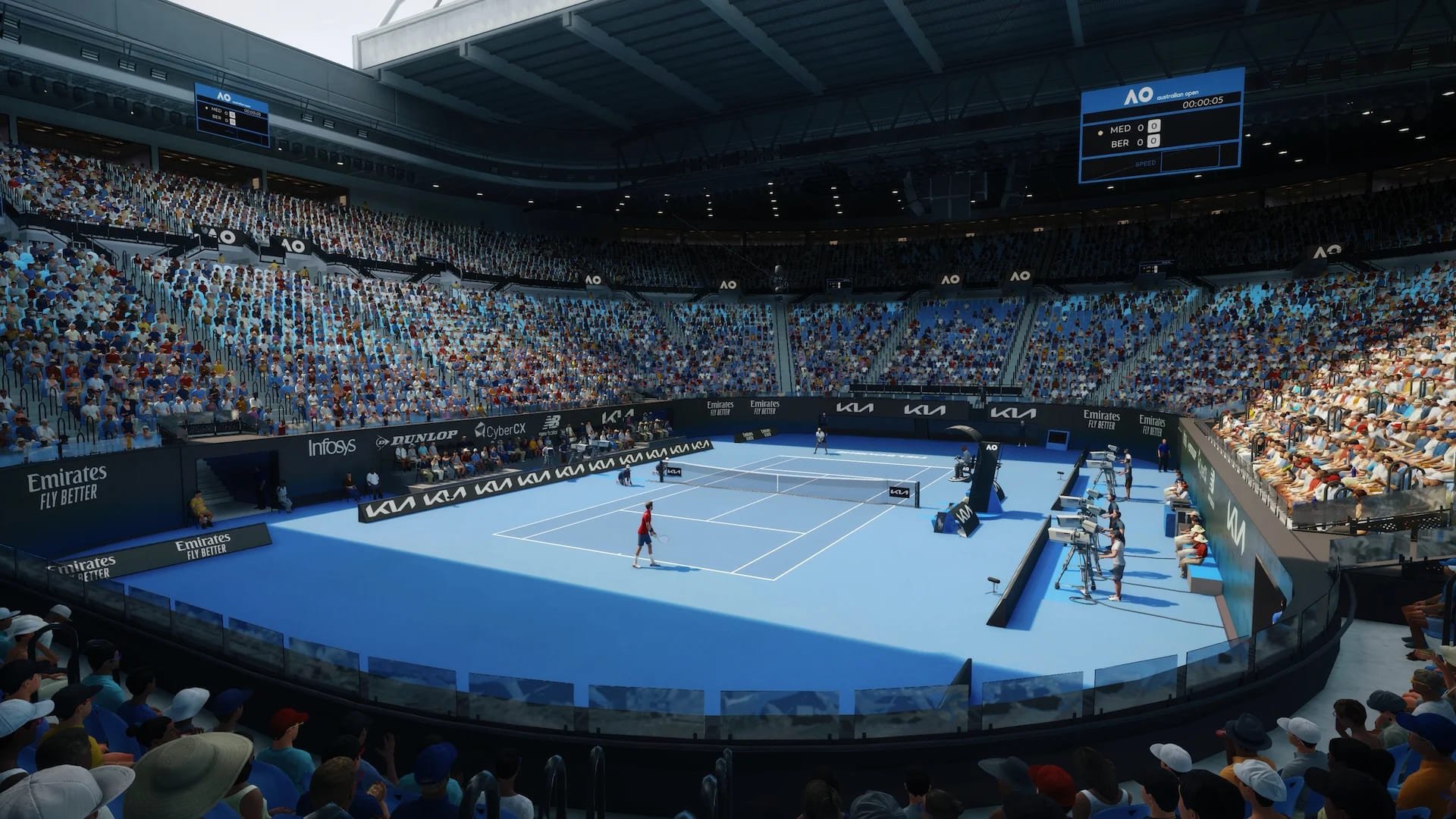Select the AO logo on the scoreboard
Image resolution: width=1456 pixels, height=819 pixels.
tap(1136, 96)
